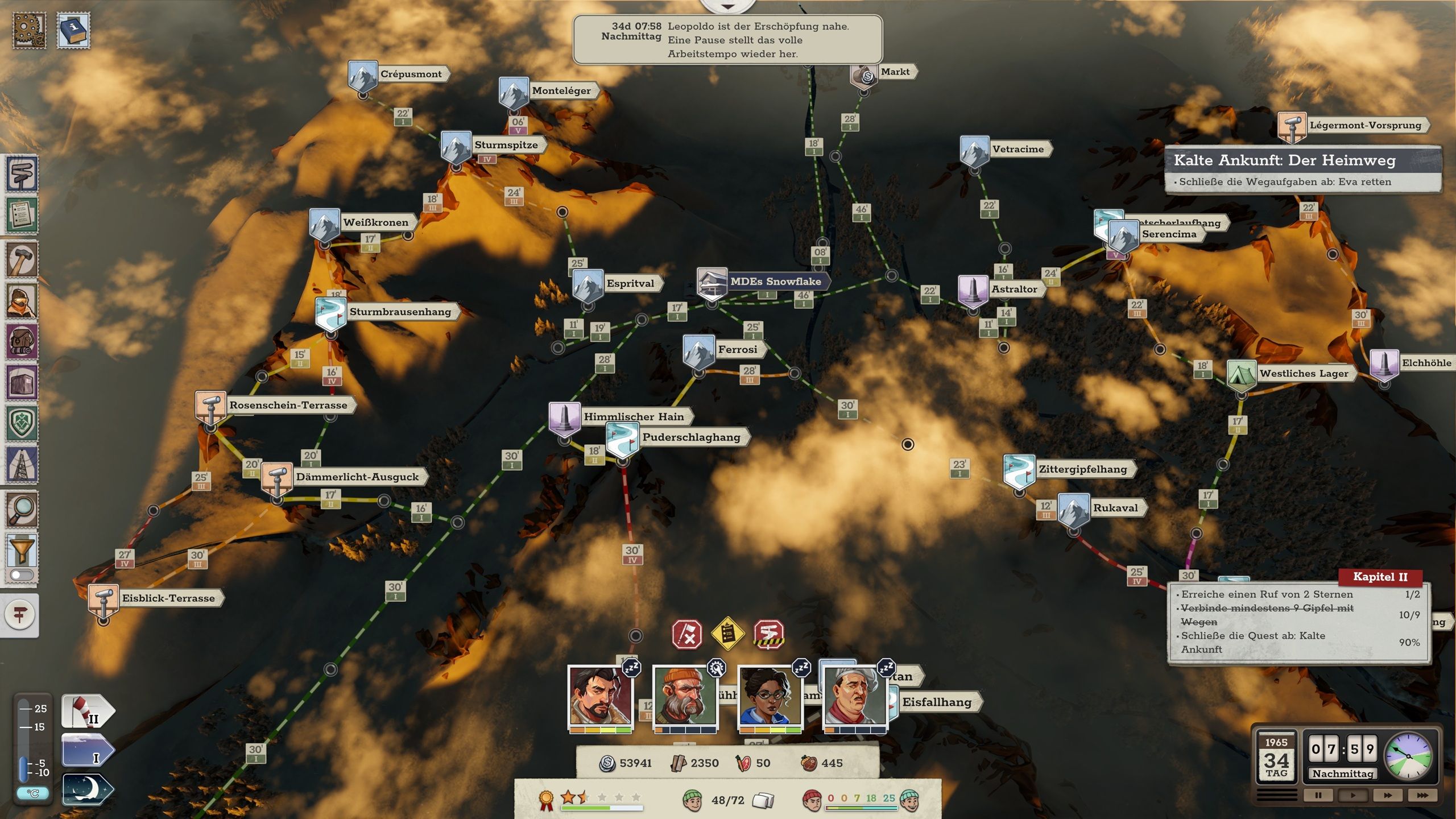Open the gear settings menu
The height and width of the screenshot is (819, 1456).
tap(29, 31)
